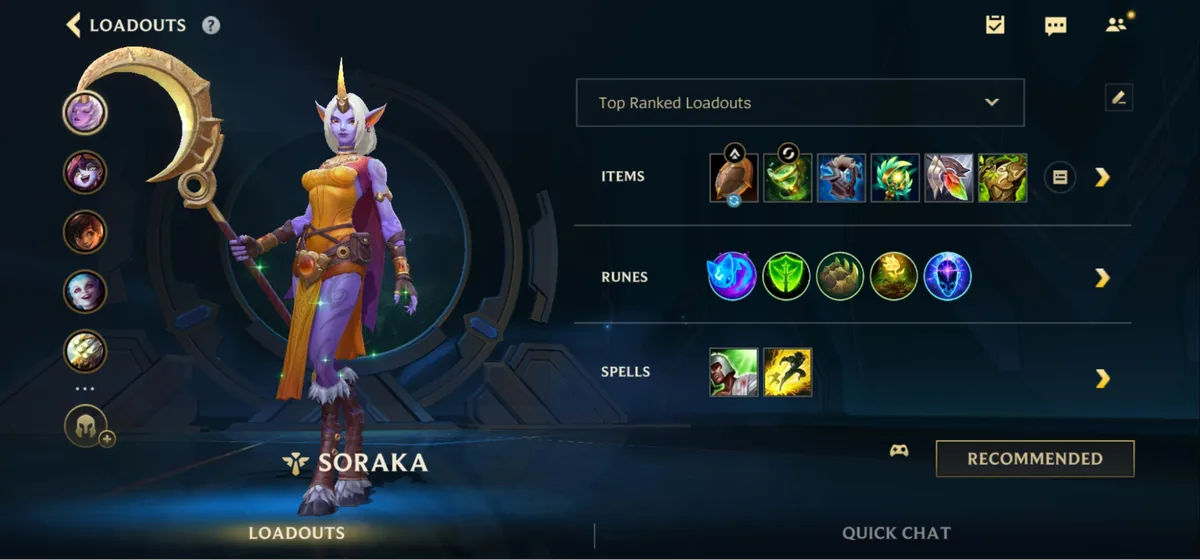Viewport: 1200px width, 560px height.
Task: Open the missions clipboard icon
Action: tap(995, 25)
